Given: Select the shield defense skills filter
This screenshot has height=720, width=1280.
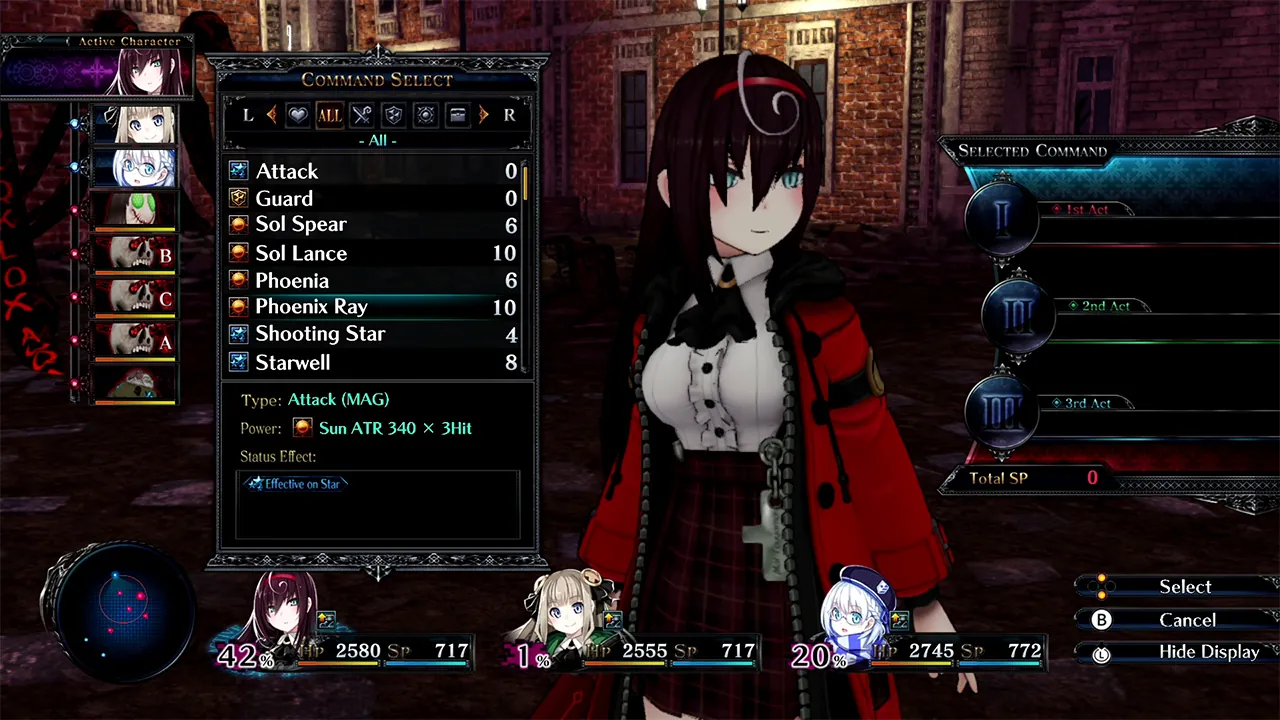Looking at the screenshot, I should coord(393,115).
